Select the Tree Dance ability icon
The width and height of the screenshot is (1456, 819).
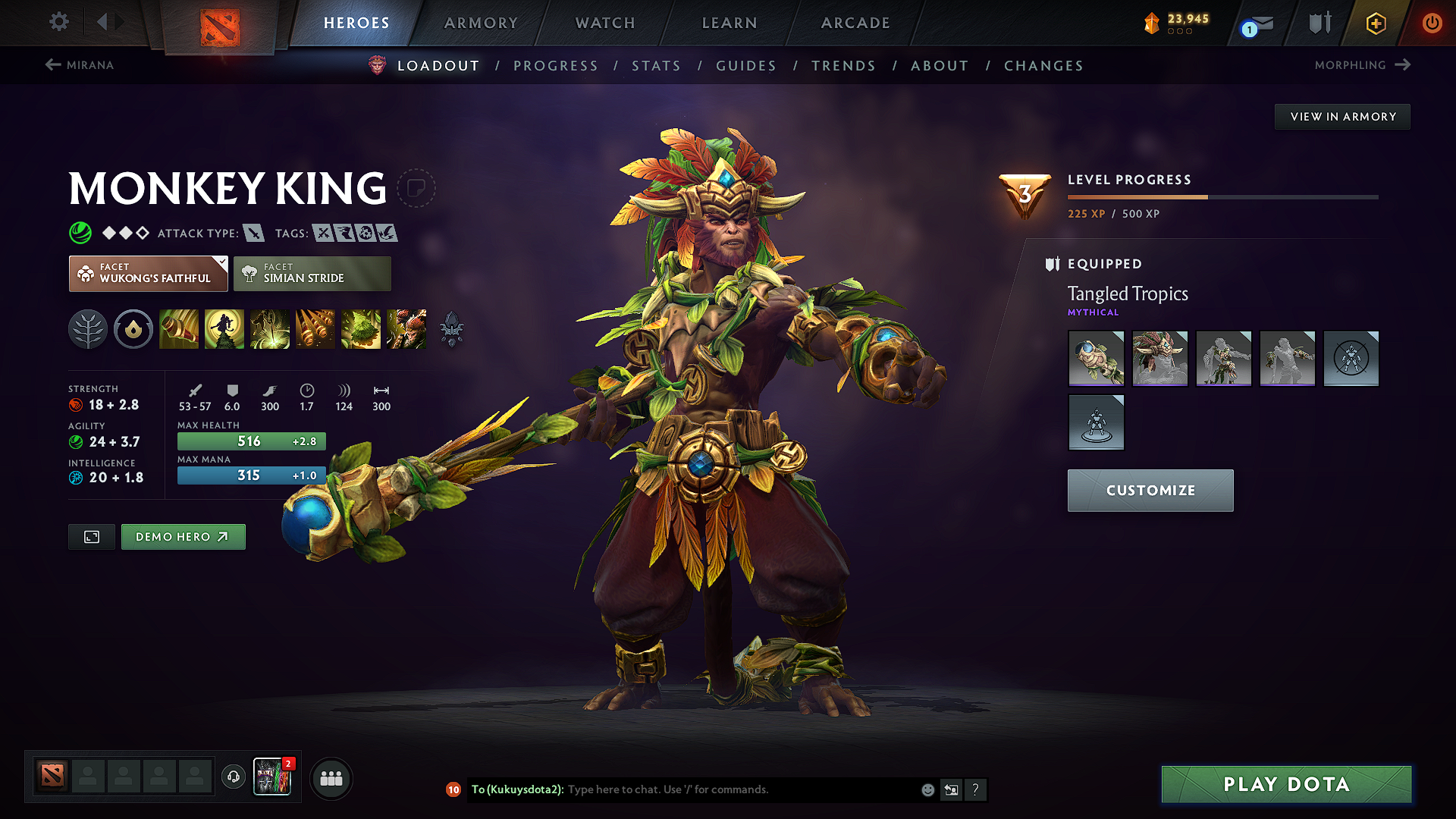224,328
